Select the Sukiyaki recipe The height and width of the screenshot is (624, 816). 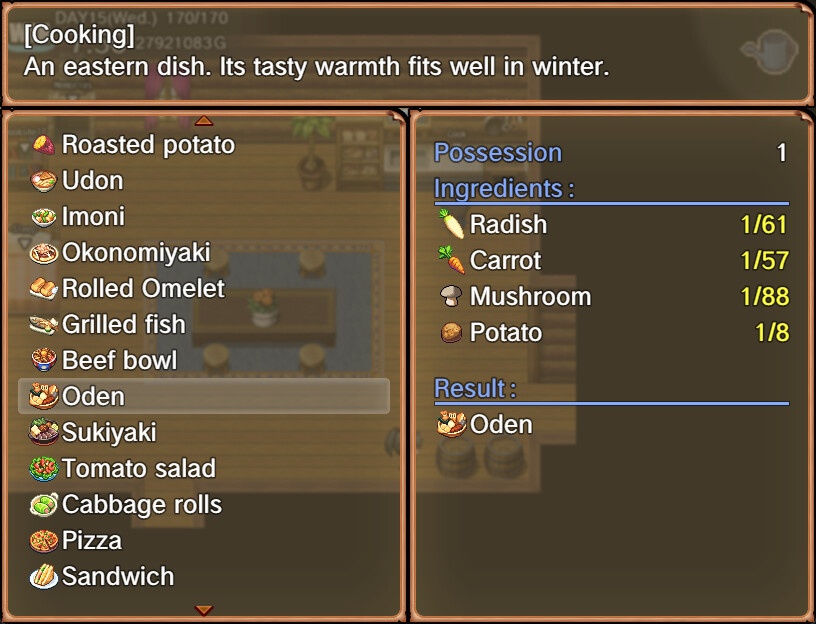tap(109, 433)
